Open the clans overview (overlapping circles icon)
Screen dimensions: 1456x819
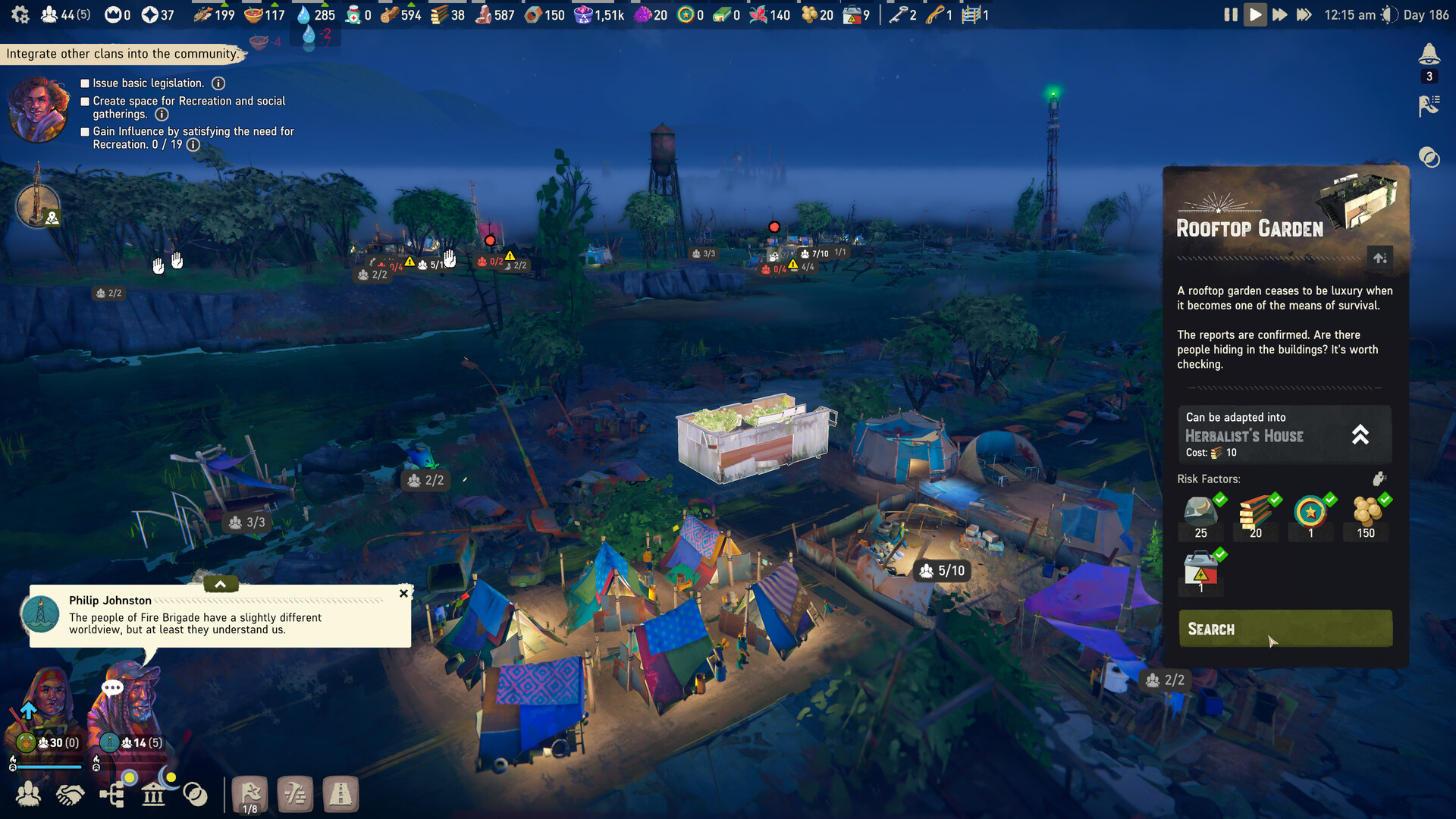[x=196, y=793]
